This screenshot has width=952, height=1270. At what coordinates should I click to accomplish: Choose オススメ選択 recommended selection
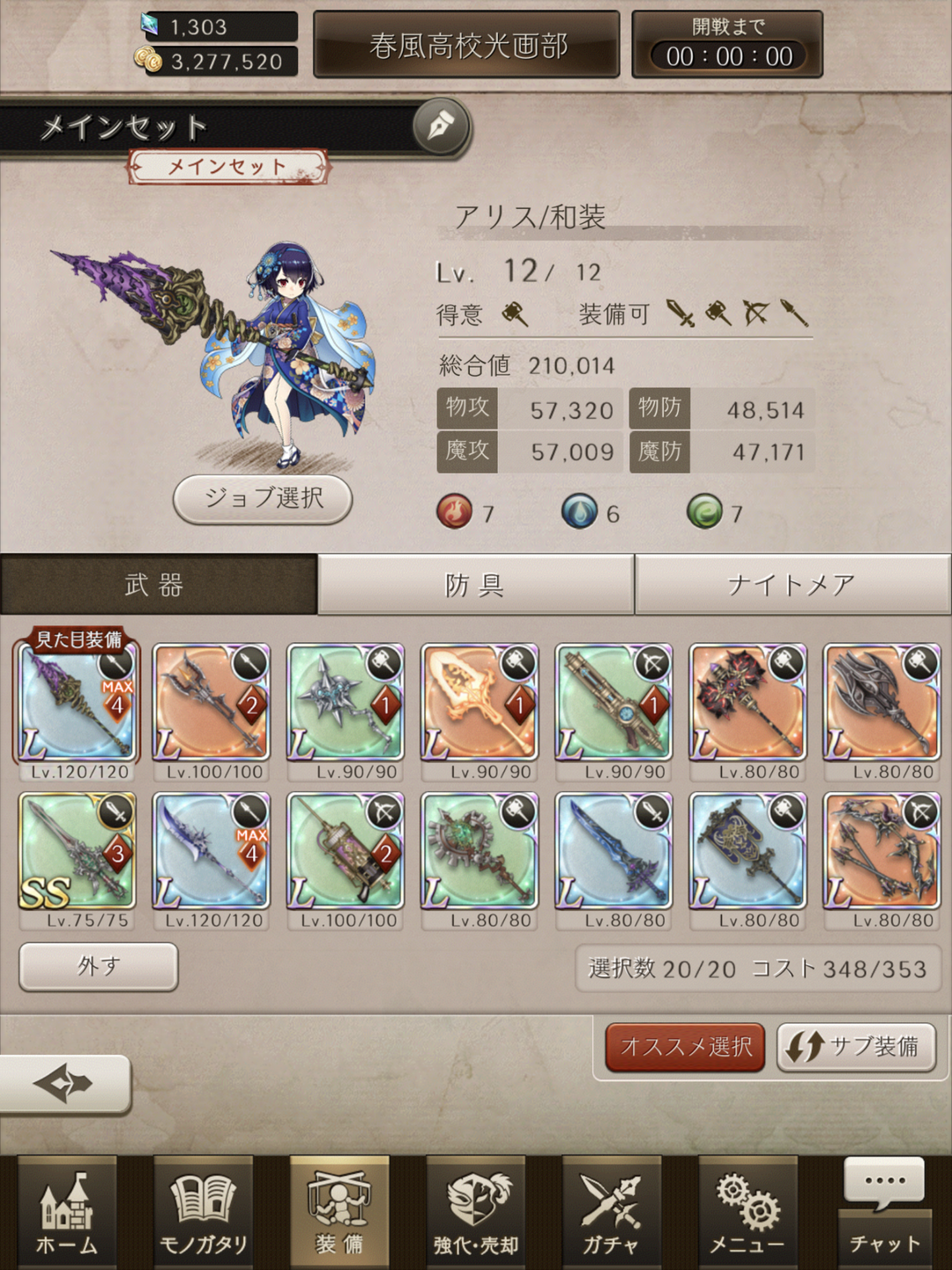coord(685,1047)
